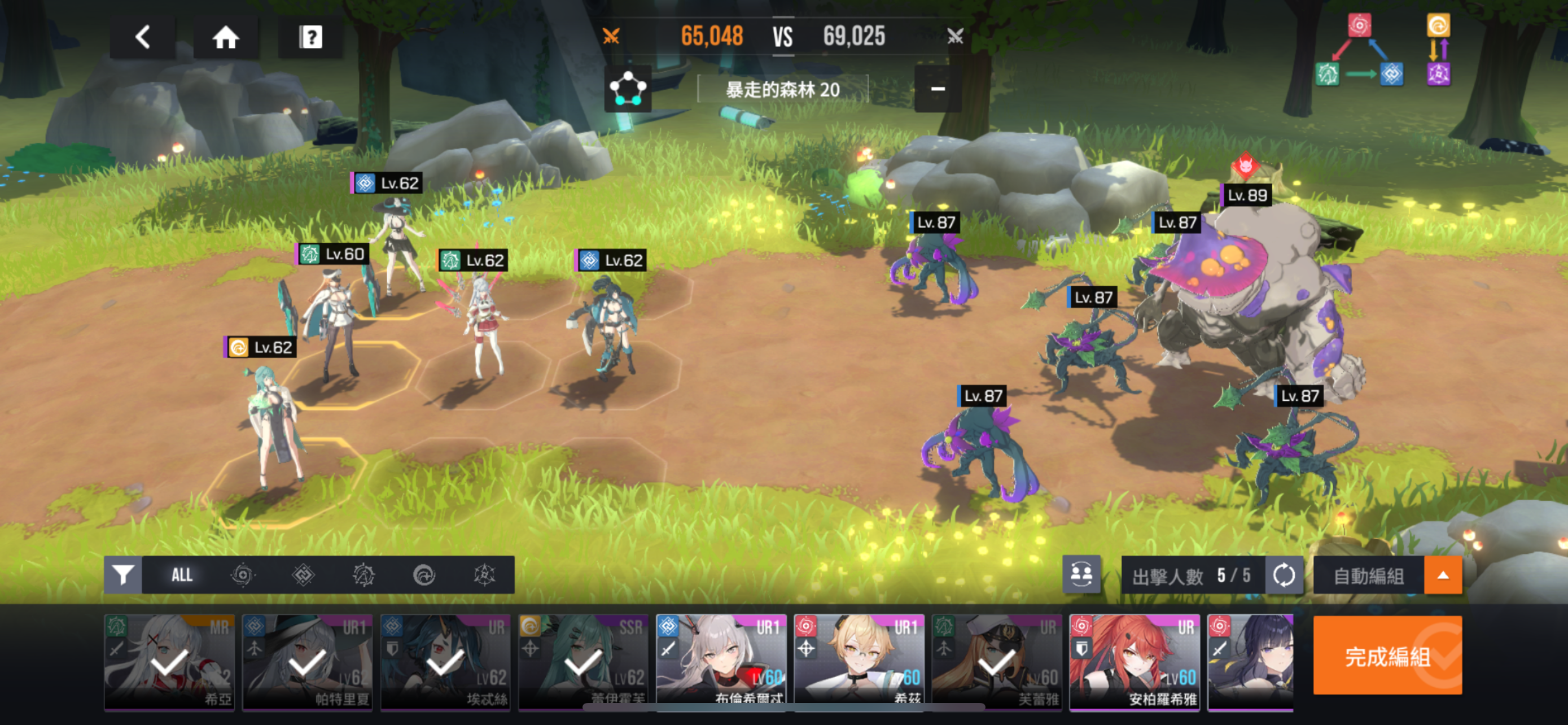Open the question mark help guide
The image size is (1568, 725).
point(310,37)
